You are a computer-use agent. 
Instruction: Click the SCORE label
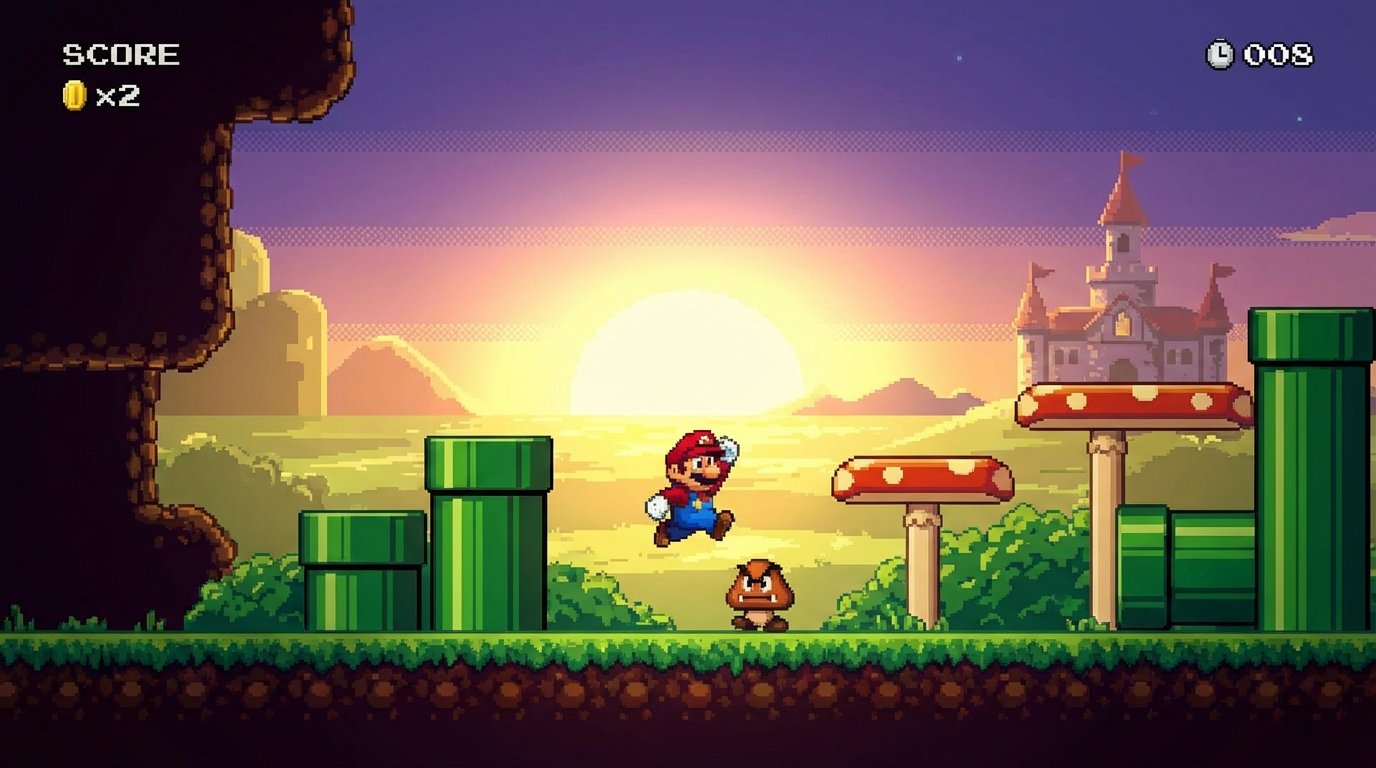coord(120,52)
